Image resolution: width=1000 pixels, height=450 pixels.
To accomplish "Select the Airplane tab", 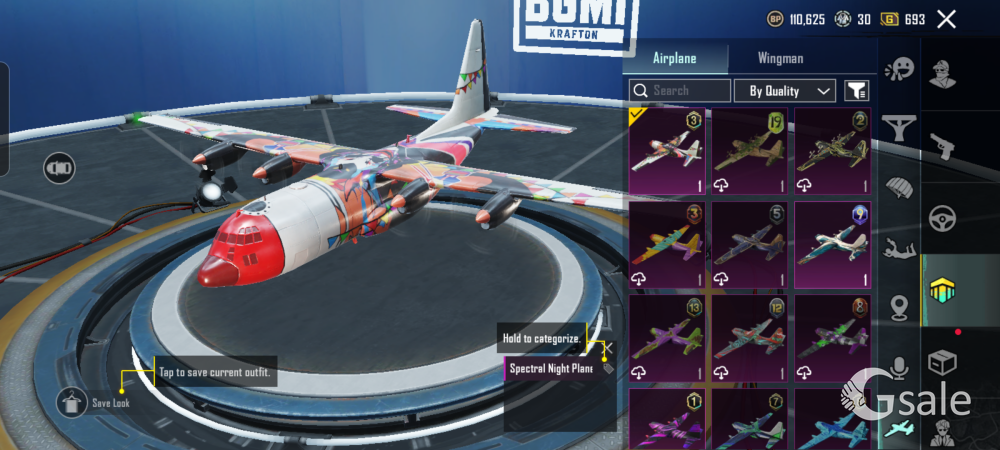I will pos(674,58).
